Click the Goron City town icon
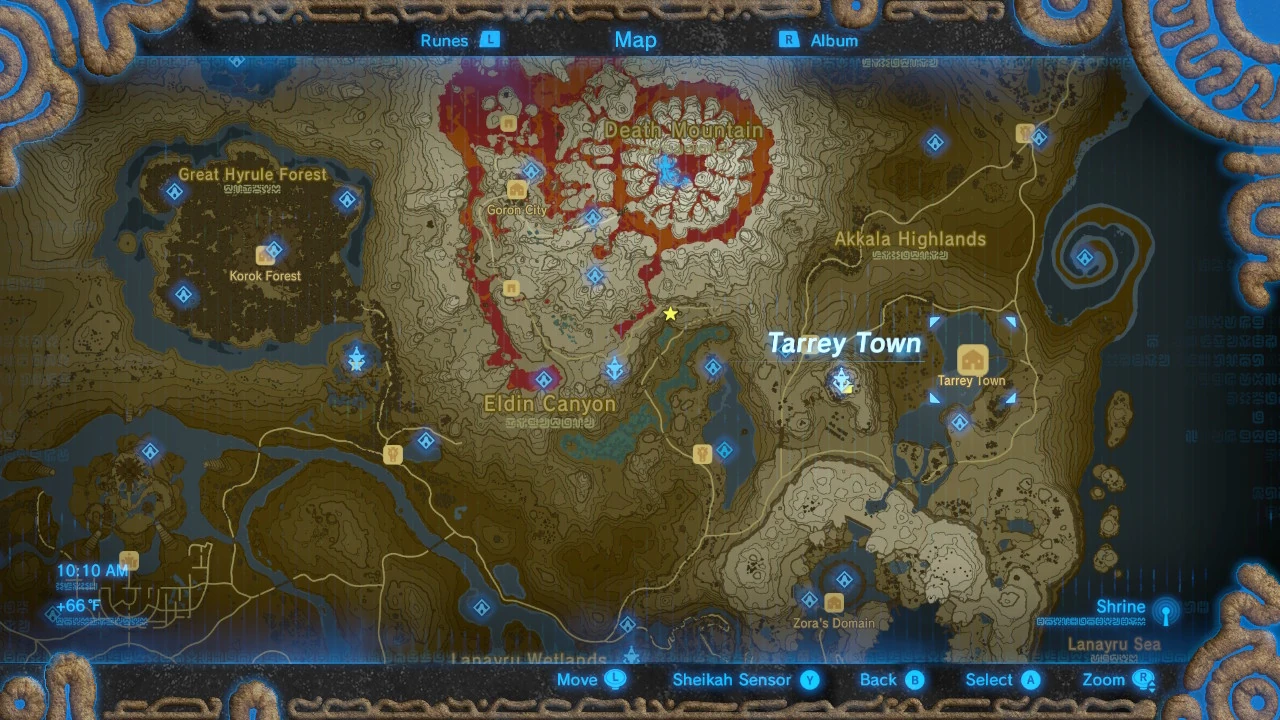The image size is (1280, 720). [516, 190]
